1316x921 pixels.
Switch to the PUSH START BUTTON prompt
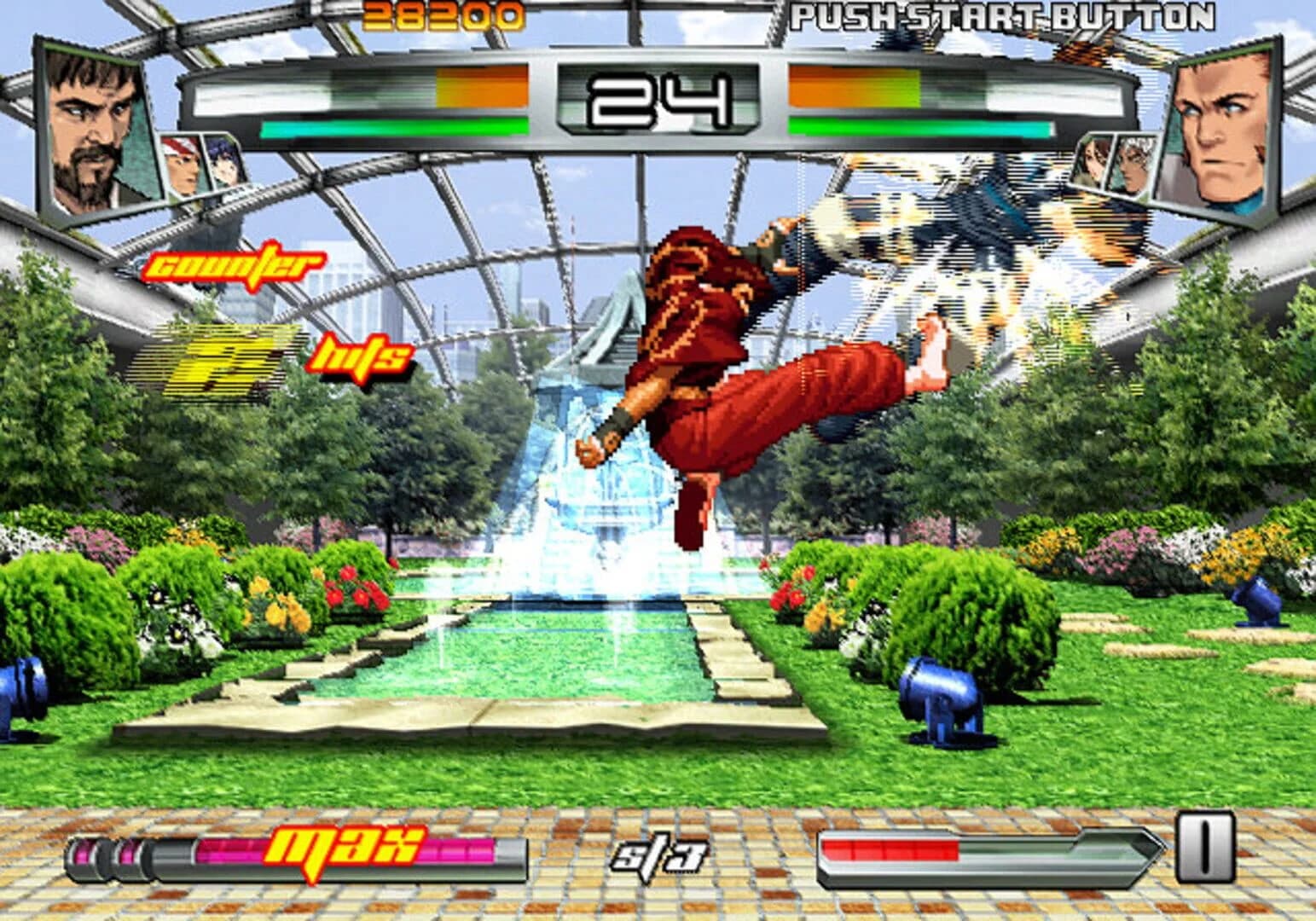coord(1002,15)
